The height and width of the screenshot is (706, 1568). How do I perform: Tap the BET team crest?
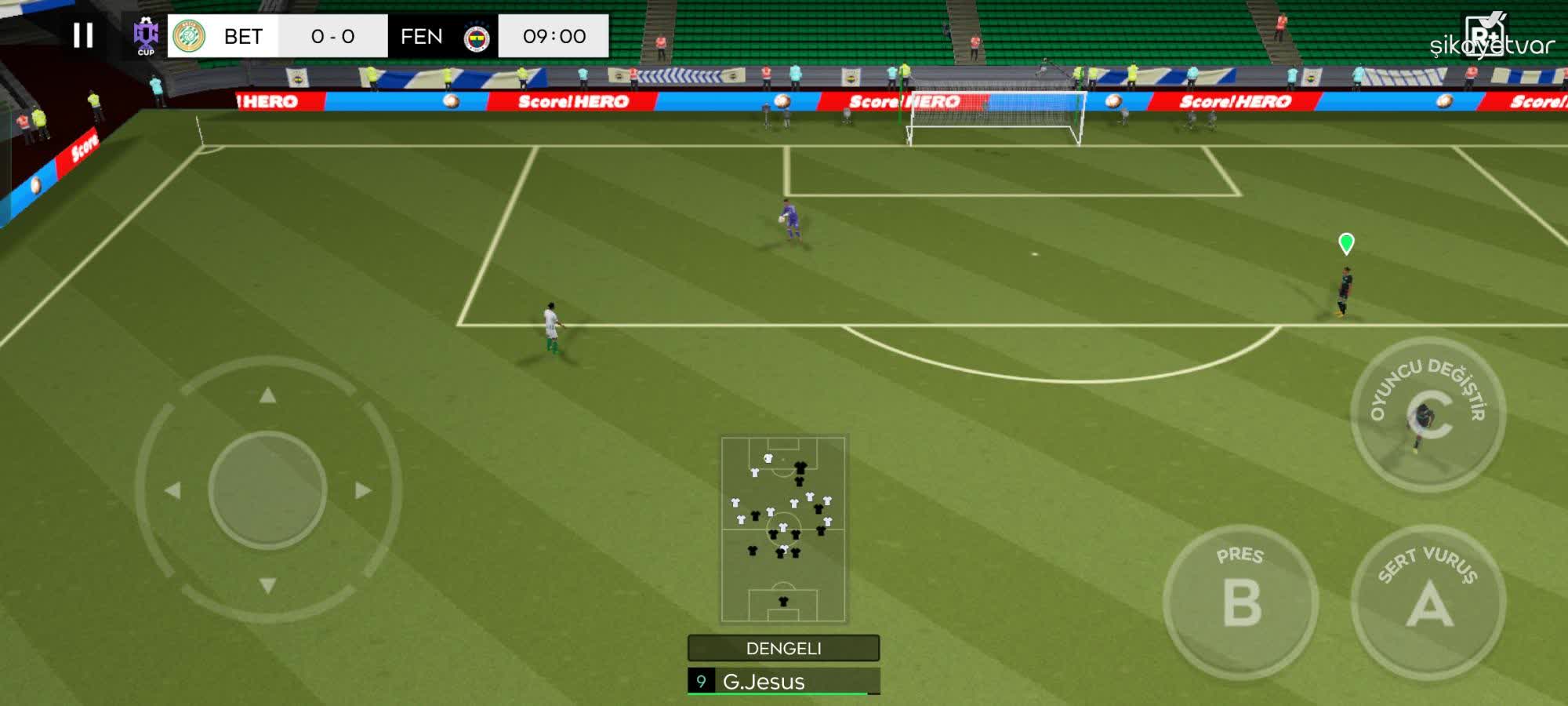point(188,35)
